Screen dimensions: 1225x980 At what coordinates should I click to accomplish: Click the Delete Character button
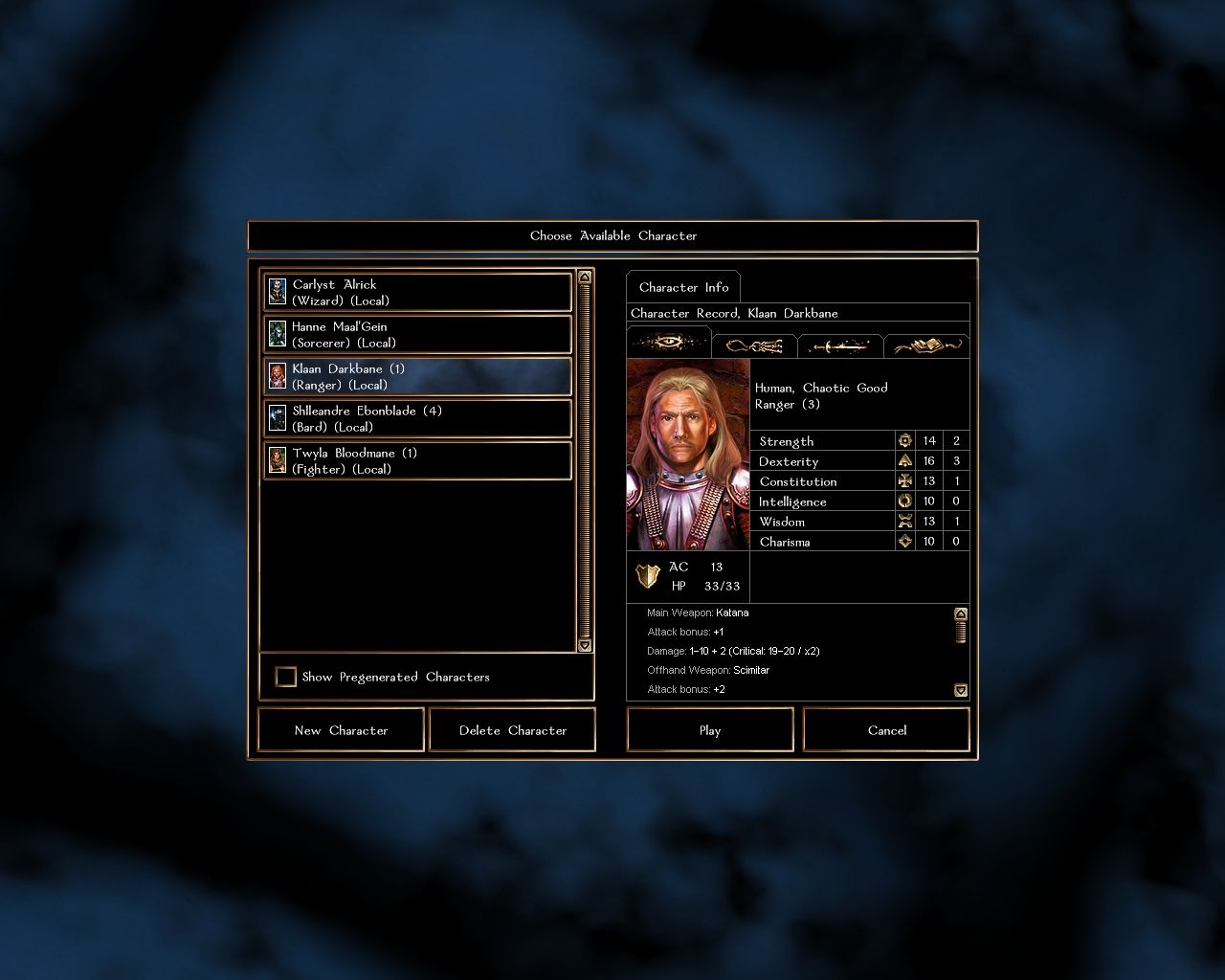pyautogui.click(x=513, y=730)
